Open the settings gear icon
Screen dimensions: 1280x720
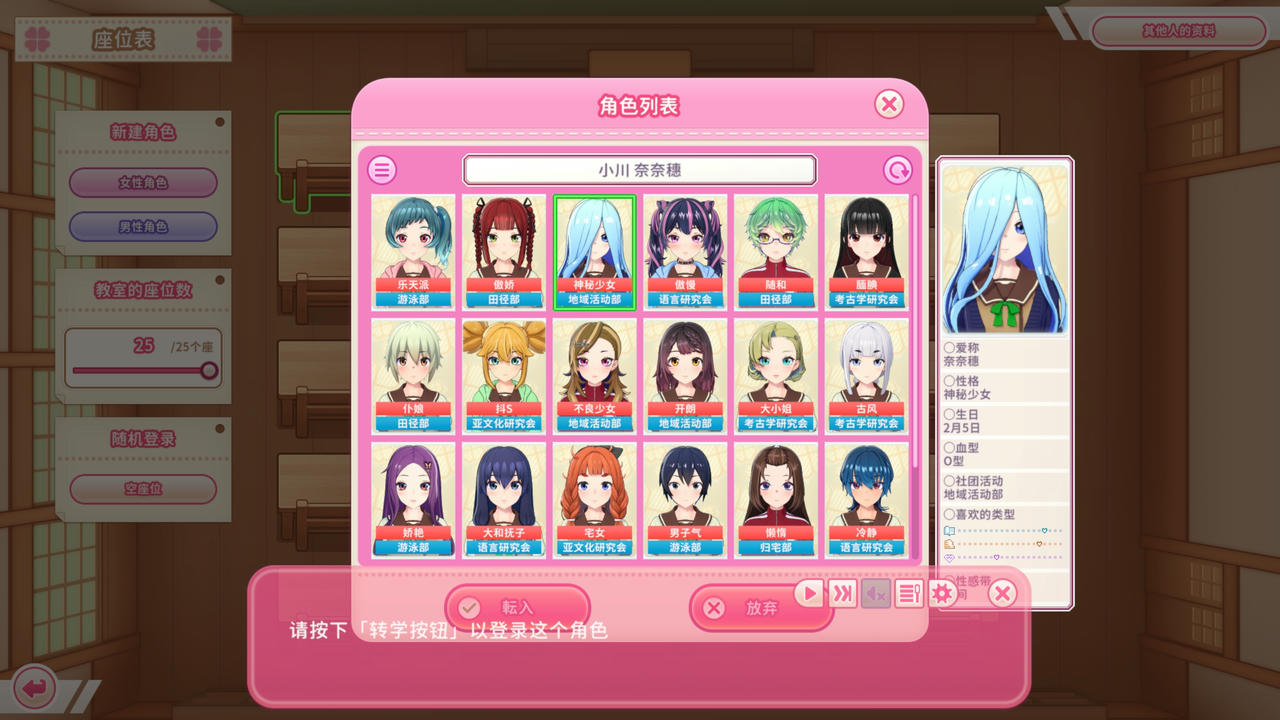[x=941, y=593]
